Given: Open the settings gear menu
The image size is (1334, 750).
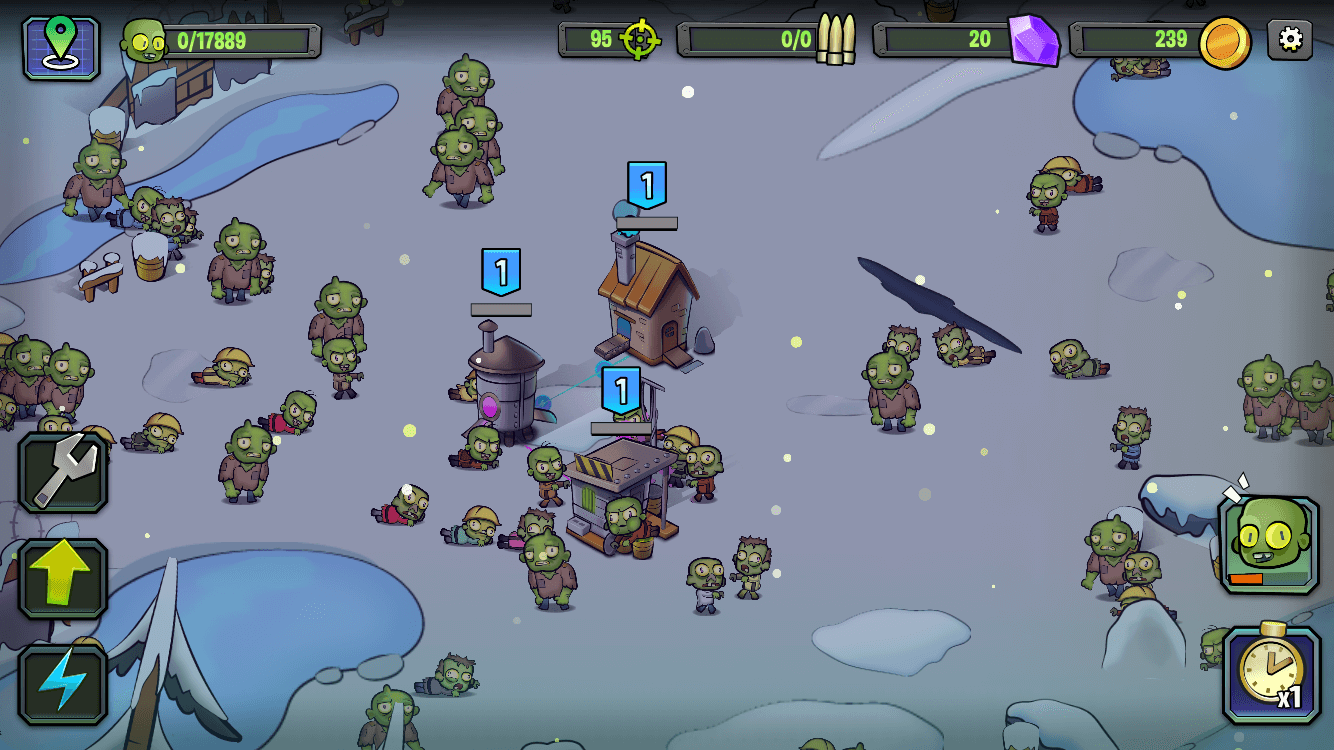Looking at the screenshot, I should [x=1290, y=40].
